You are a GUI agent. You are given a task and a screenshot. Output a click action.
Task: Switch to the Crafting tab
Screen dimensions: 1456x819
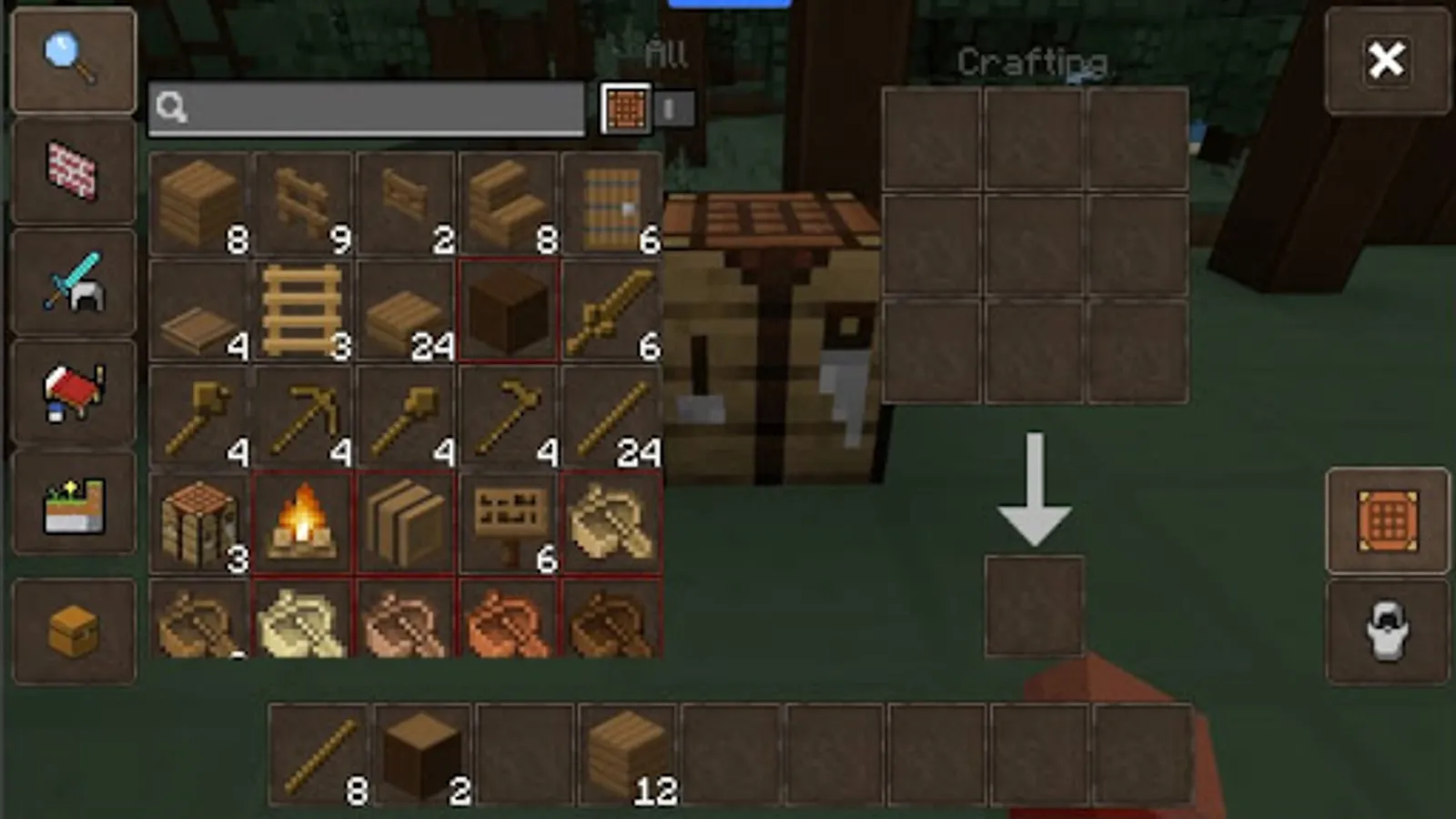click(1033, 62)
